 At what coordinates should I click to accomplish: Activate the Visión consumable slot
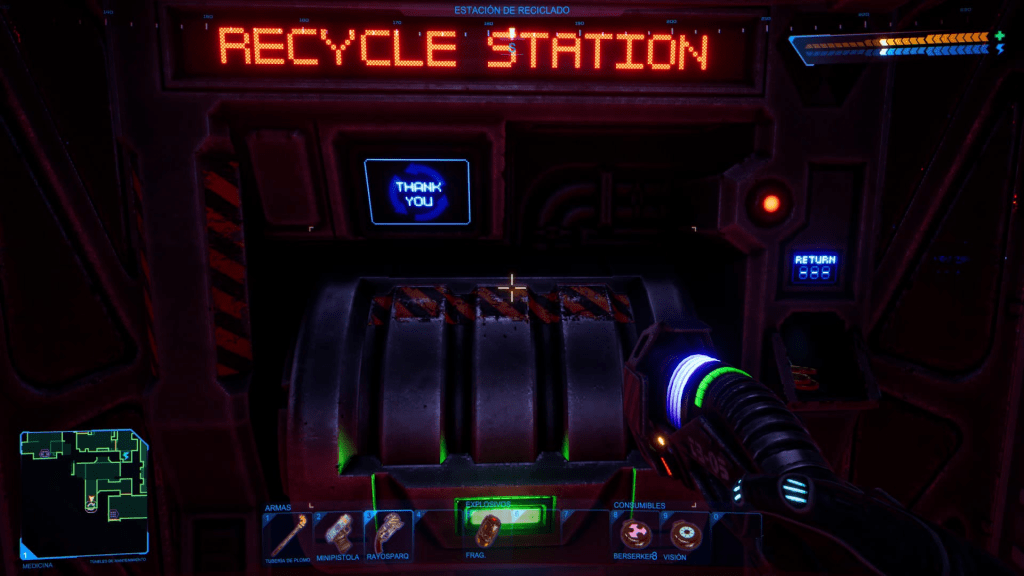(682, 533)
